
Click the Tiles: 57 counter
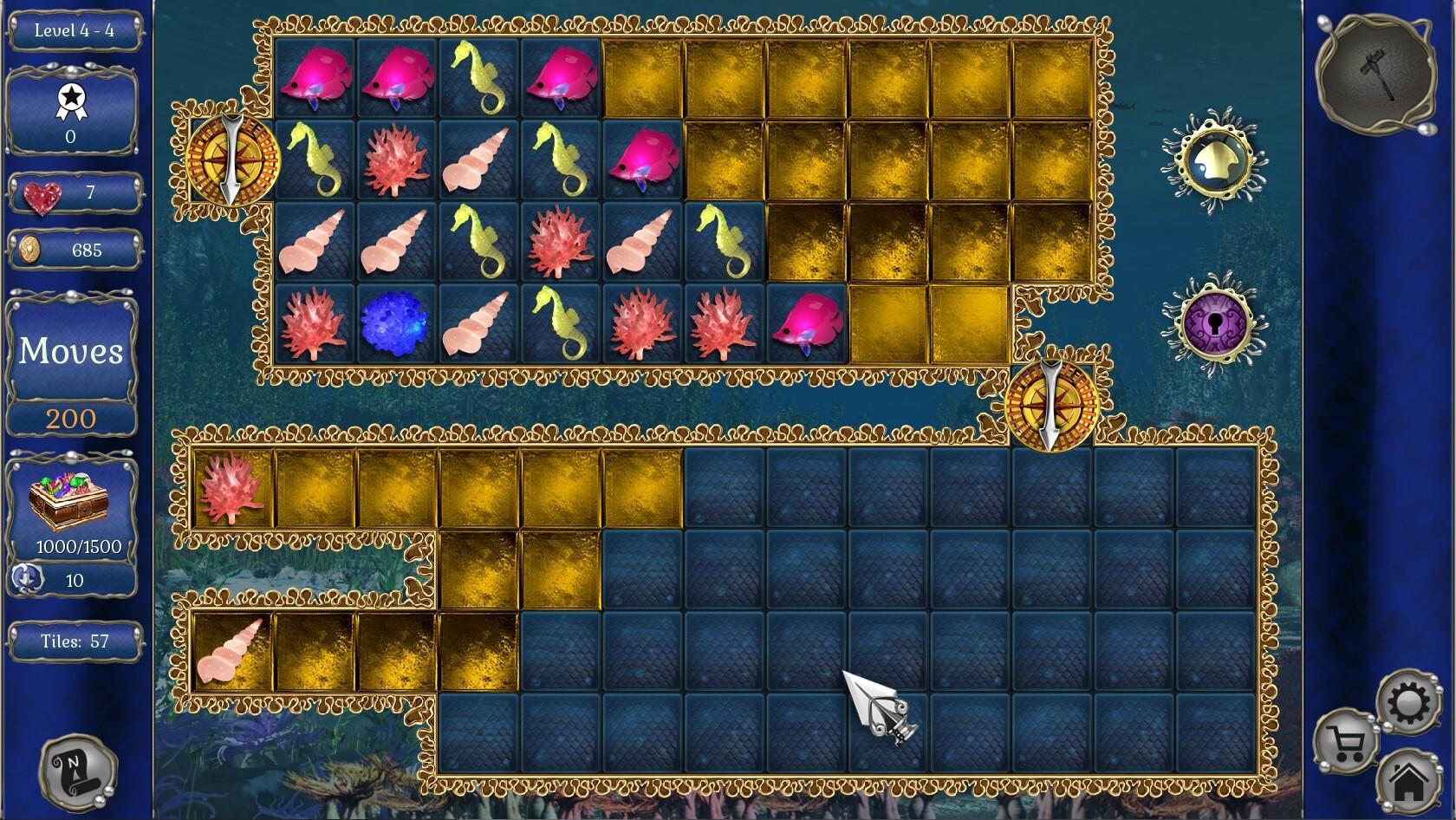point(76,642)
